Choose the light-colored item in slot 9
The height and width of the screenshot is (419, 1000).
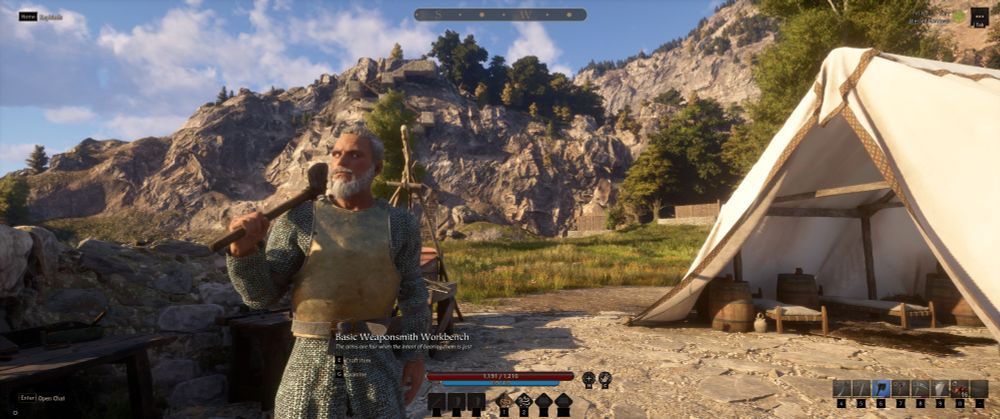click(940, 388)
